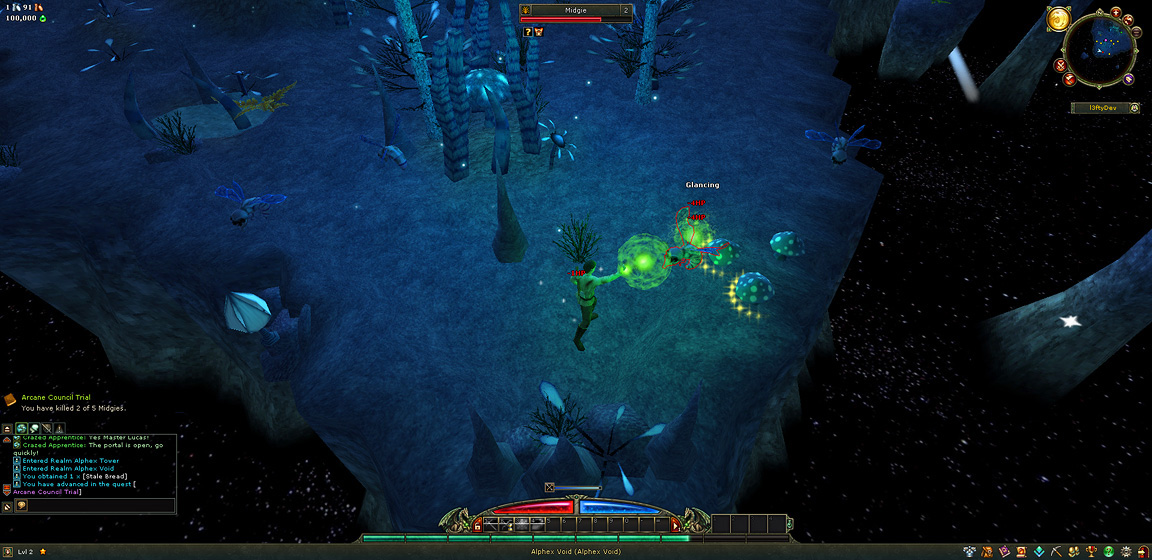Click the golden dragon emblem beside minimap
The image size is (1152, 560).
[x=1059, y=19]
